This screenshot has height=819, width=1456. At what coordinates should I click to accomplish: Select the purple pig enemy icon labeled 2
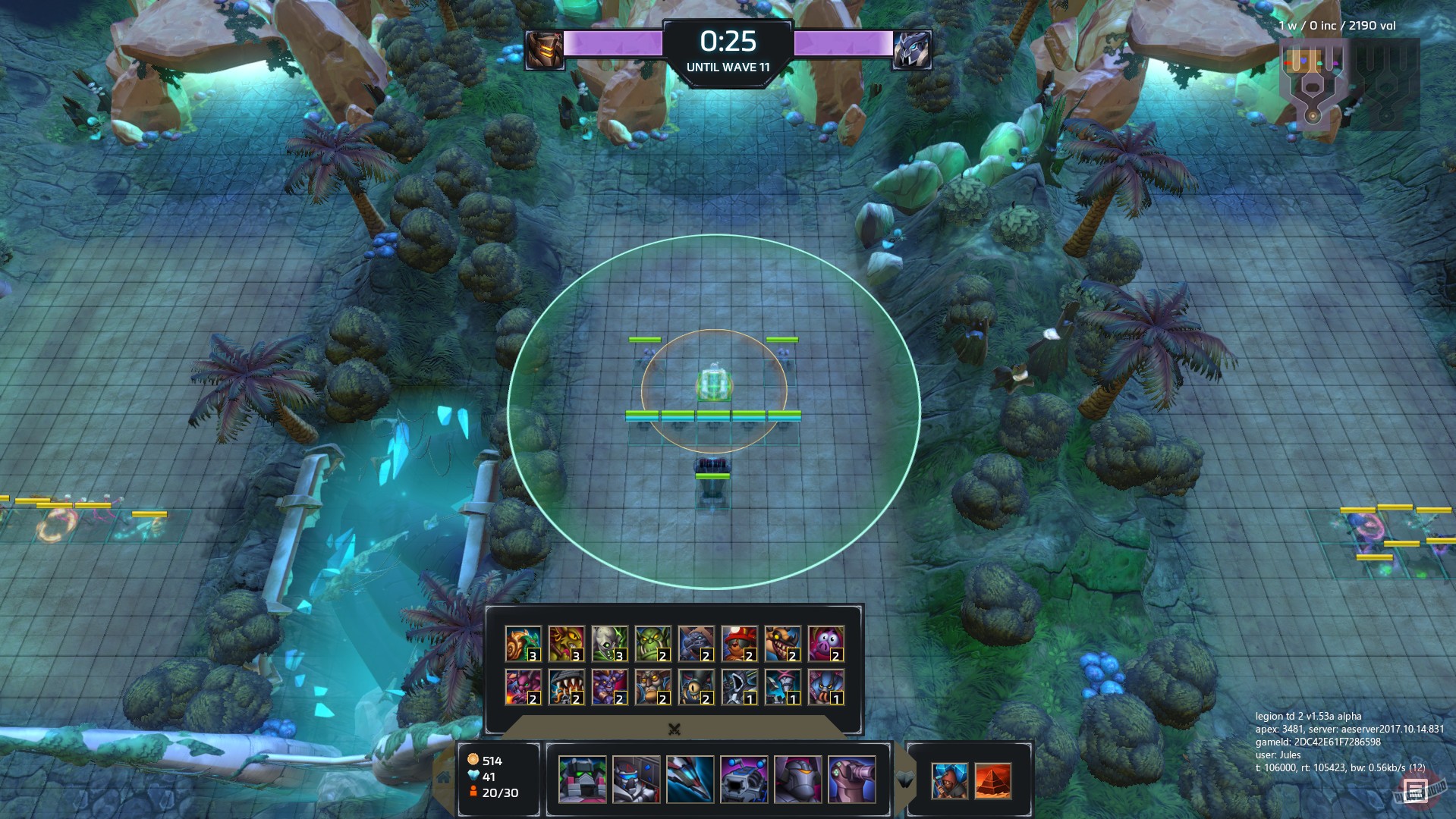coord(826,645)
